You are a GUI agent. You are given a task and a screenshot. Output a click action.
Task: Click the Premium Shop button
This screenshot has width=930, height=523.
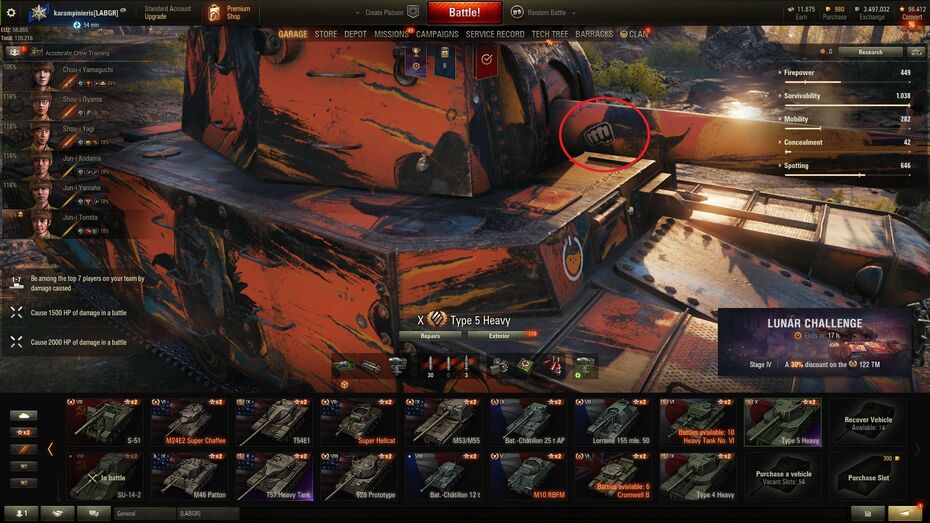pos(229,13)
